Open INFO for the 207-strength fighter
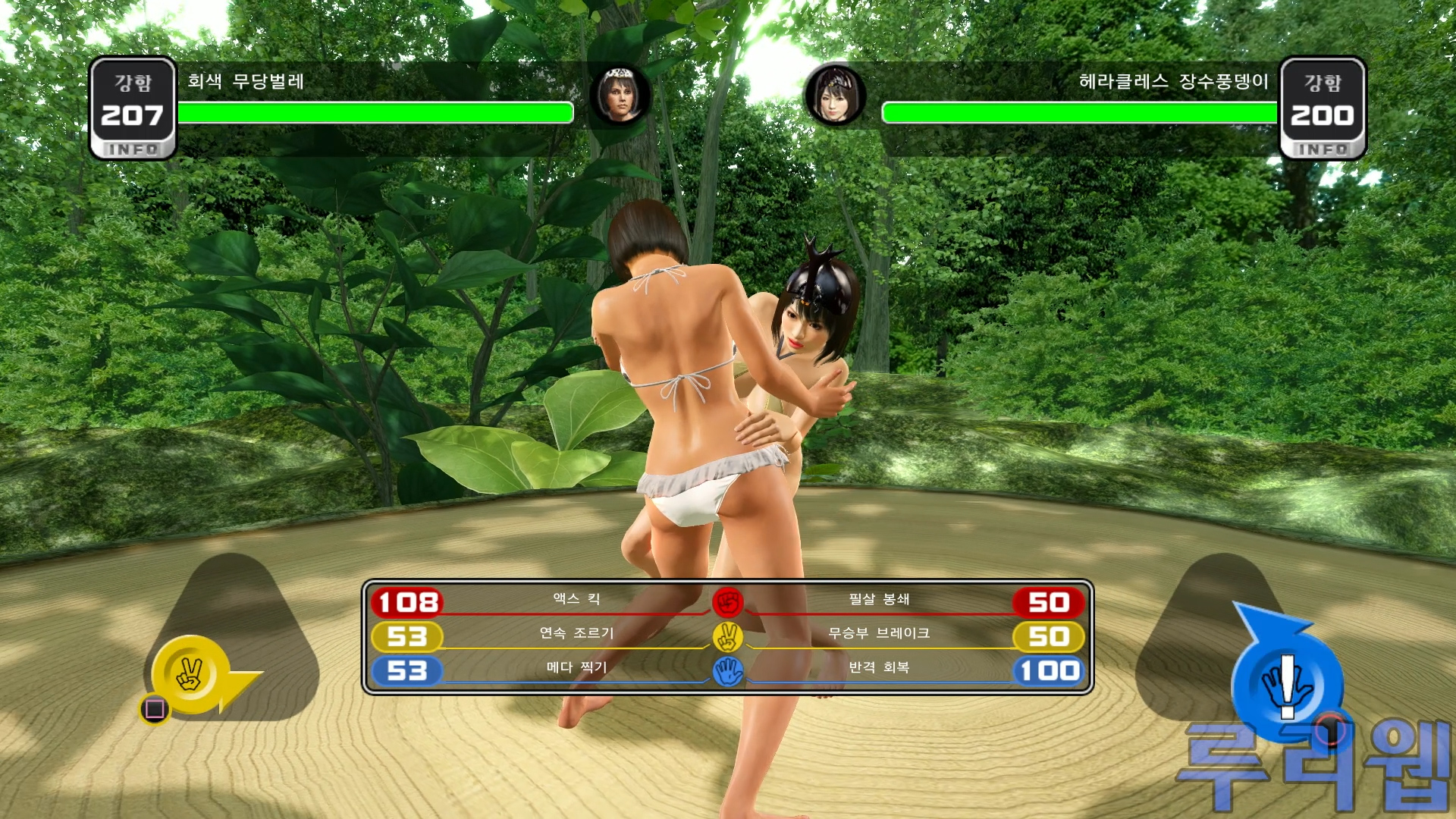 (133, 149)
